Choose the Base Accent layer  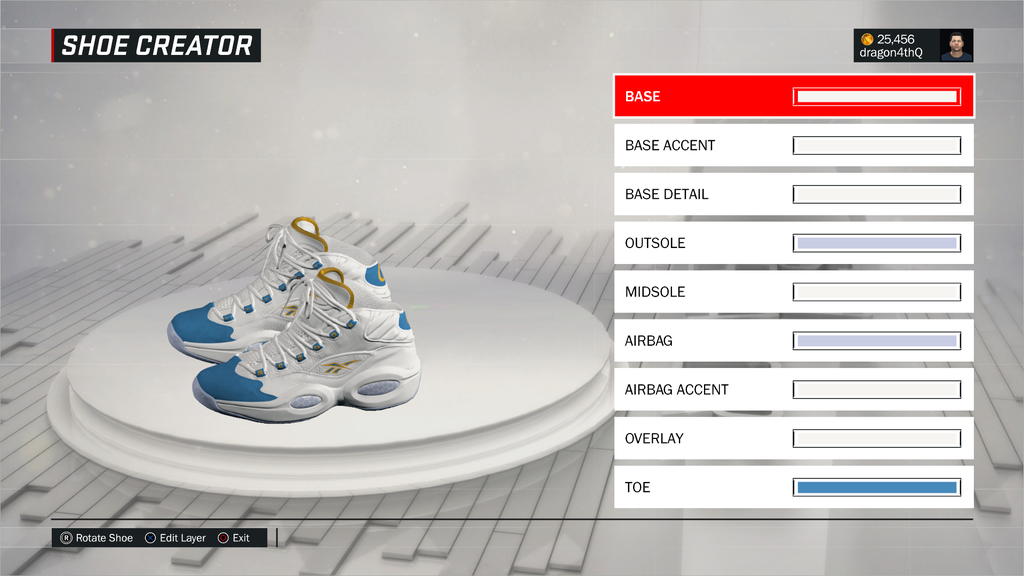[700, 146]
